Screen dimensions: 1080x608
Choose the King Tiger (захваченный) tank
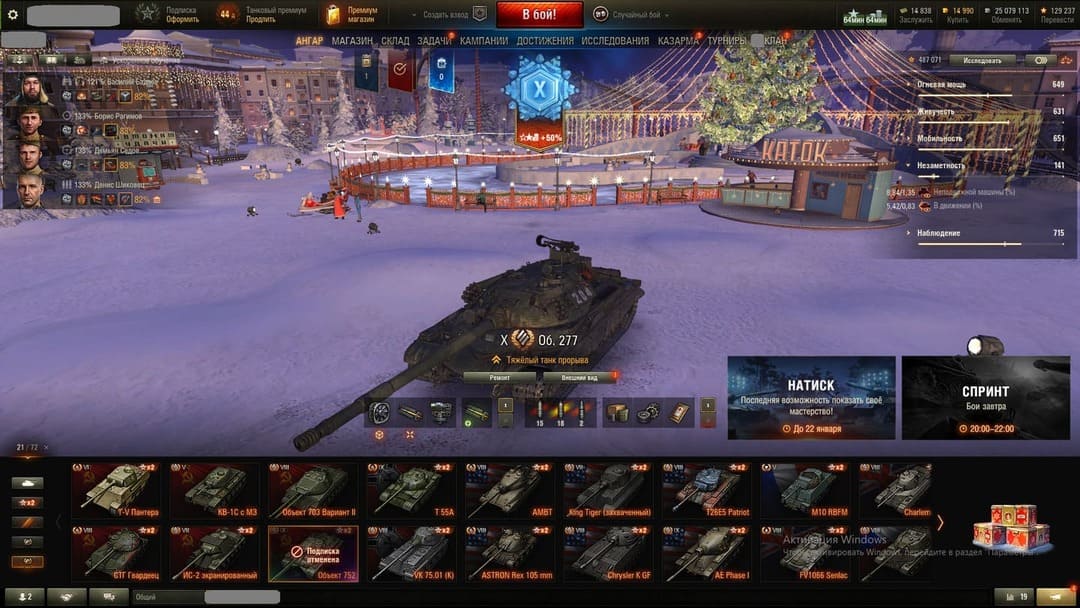pos(610,490)
